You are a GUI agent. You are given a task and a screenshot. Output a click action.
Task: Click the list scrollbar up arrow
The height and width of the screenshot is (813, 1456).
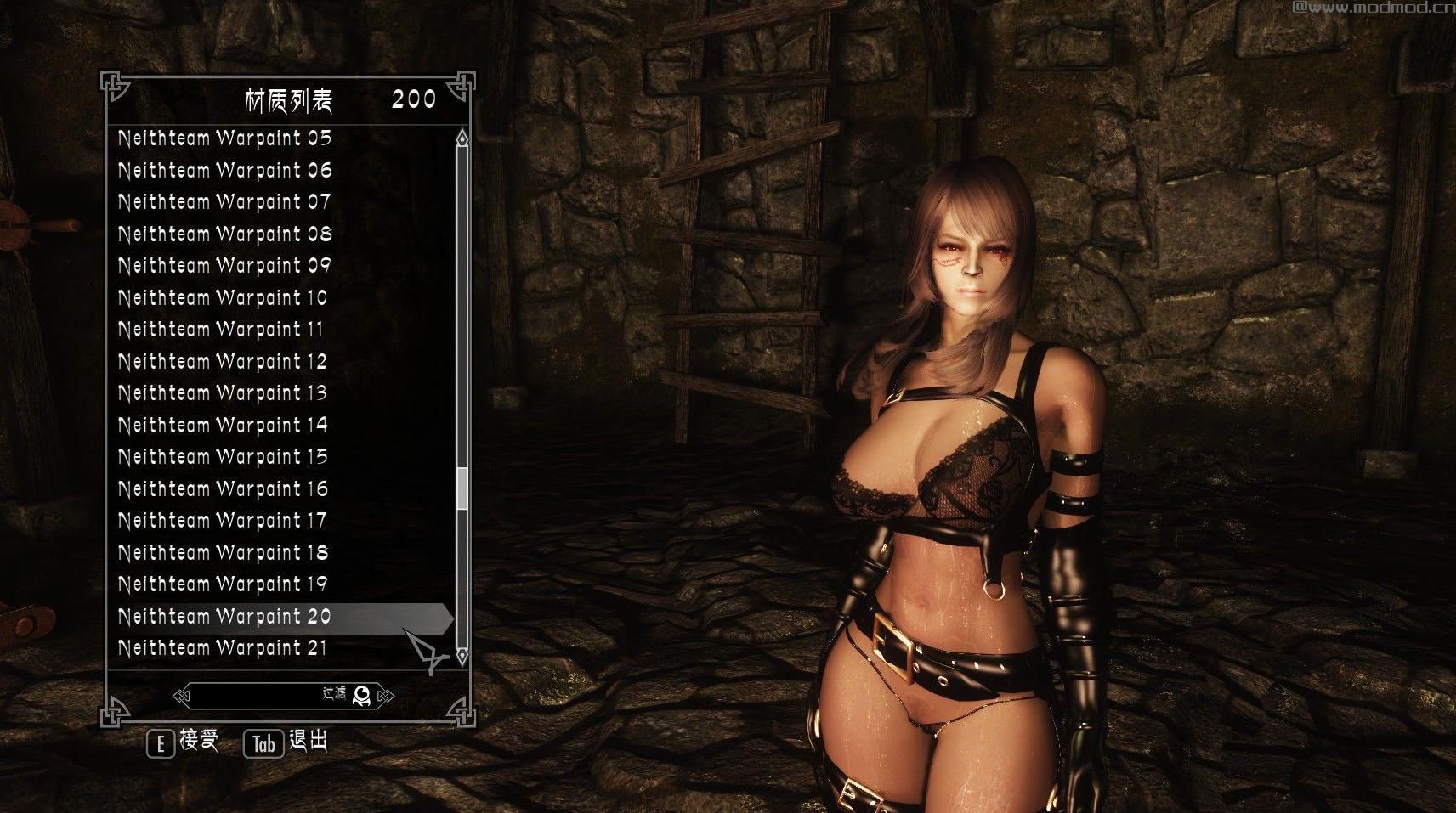coord(462,138)
